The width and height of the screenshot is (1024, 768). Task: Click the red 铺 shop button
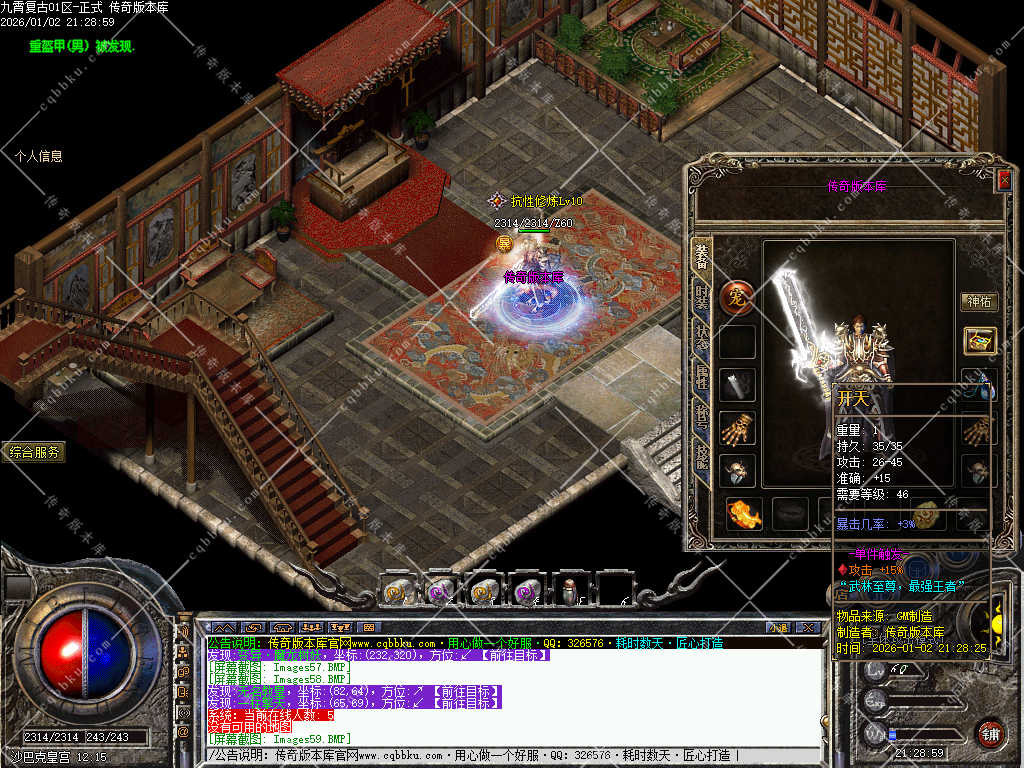coord(990,732)
